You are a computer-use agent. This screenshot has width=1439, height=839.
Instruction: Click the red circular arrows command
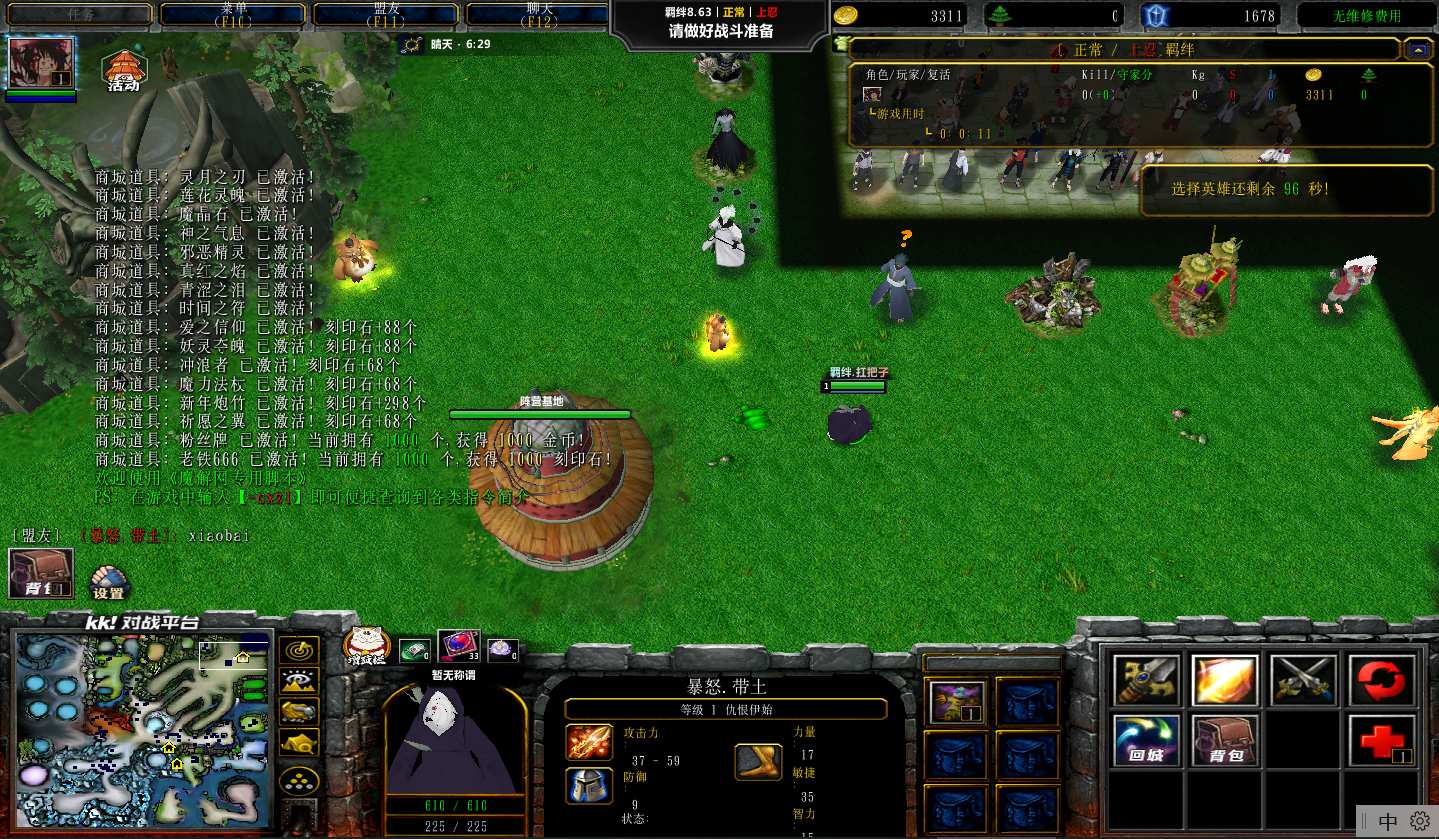pyautogui.click(x=1382, y=680)
